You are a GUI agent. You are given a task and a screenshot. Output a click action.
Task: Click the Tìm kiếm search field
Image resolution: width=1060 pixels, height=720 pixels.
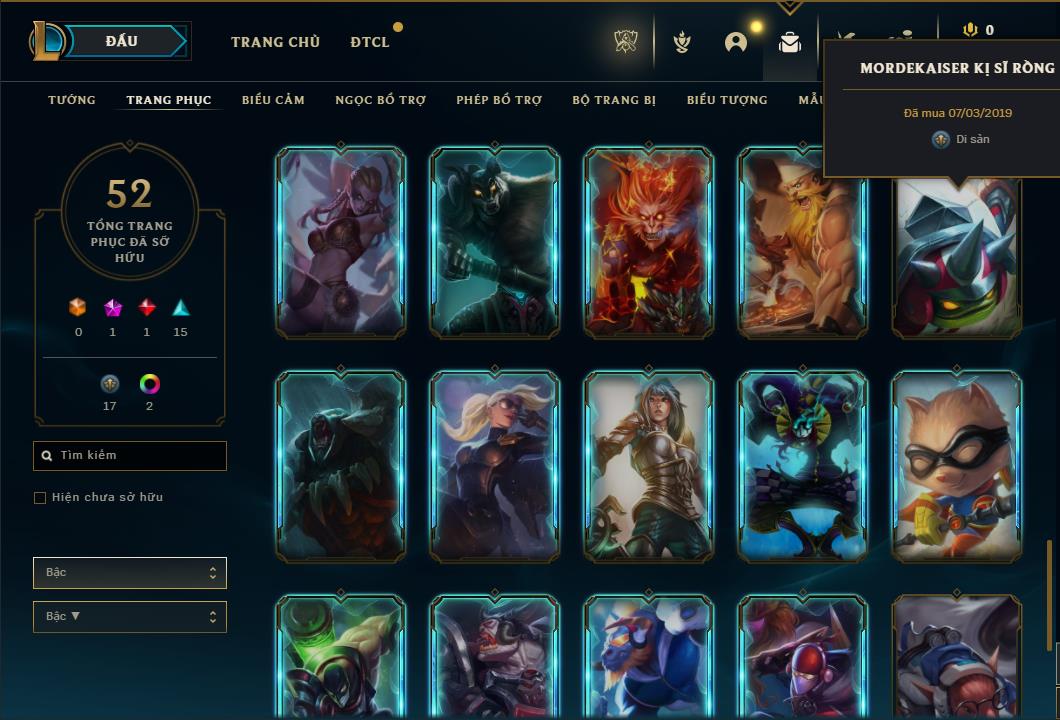click(130, 456)
